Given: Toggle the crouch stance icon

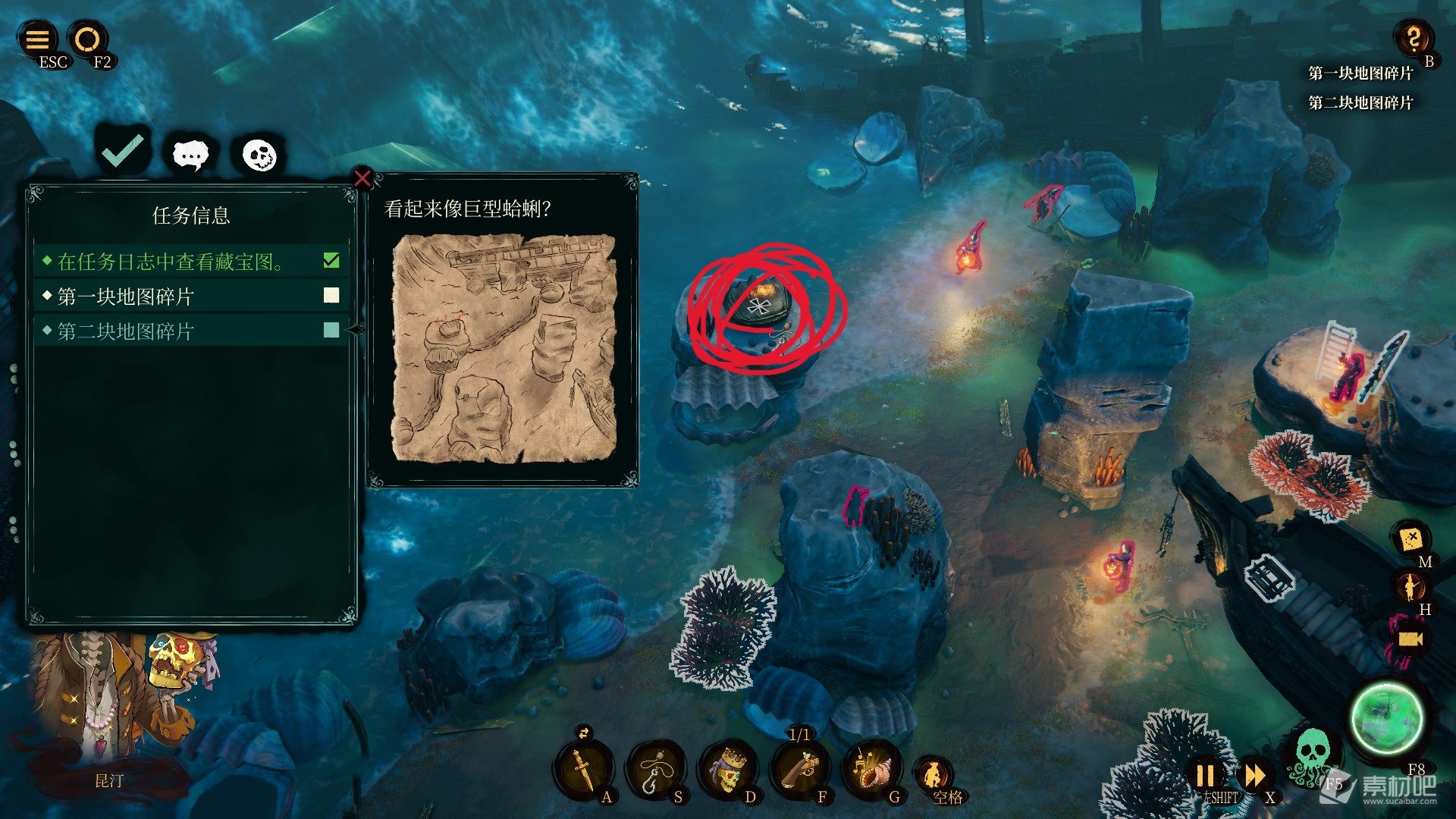Looking at the screenshot, I should 934,775.
